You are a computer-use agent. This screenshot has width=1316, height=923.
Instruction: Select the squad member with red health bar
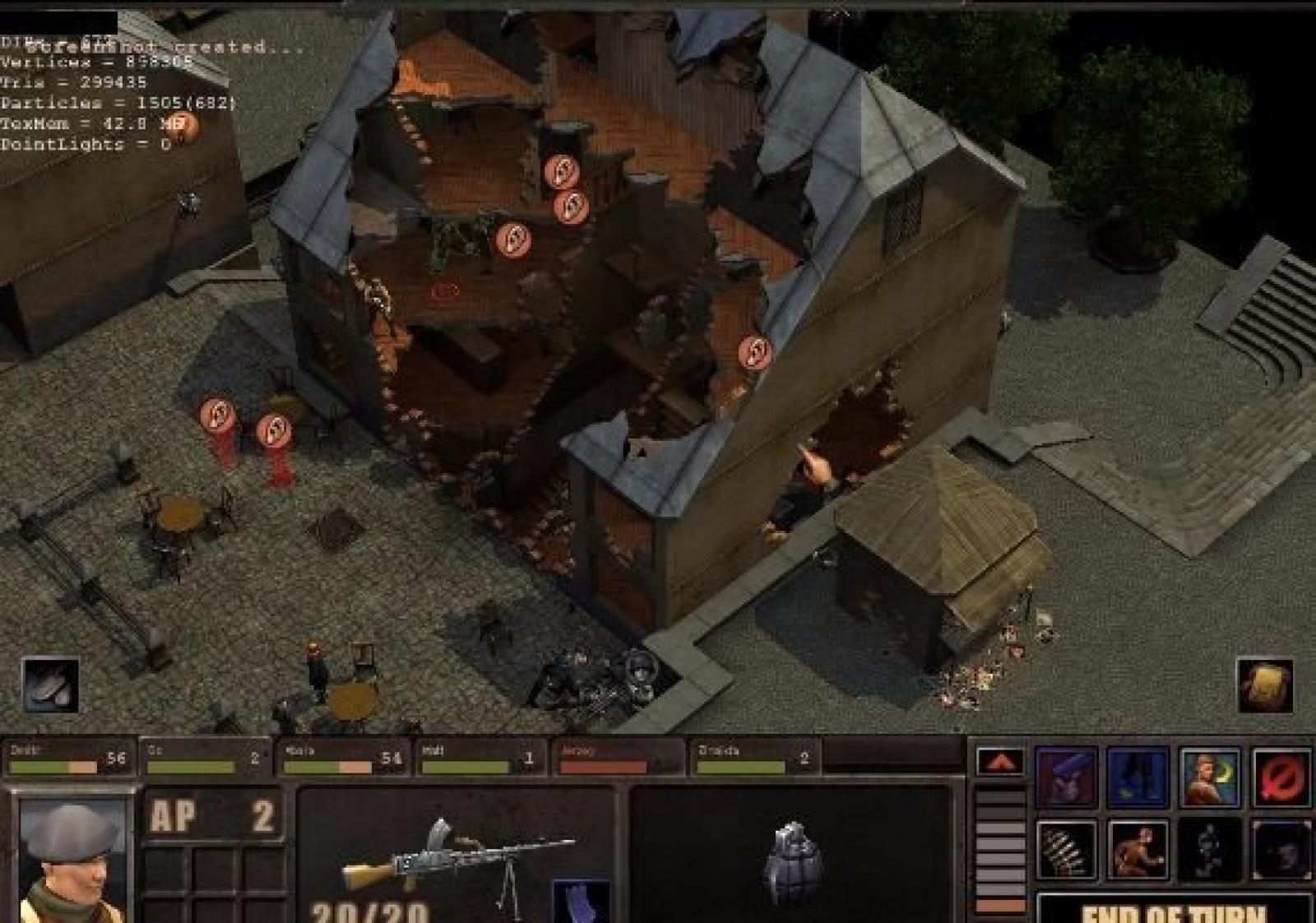(618, 758)
